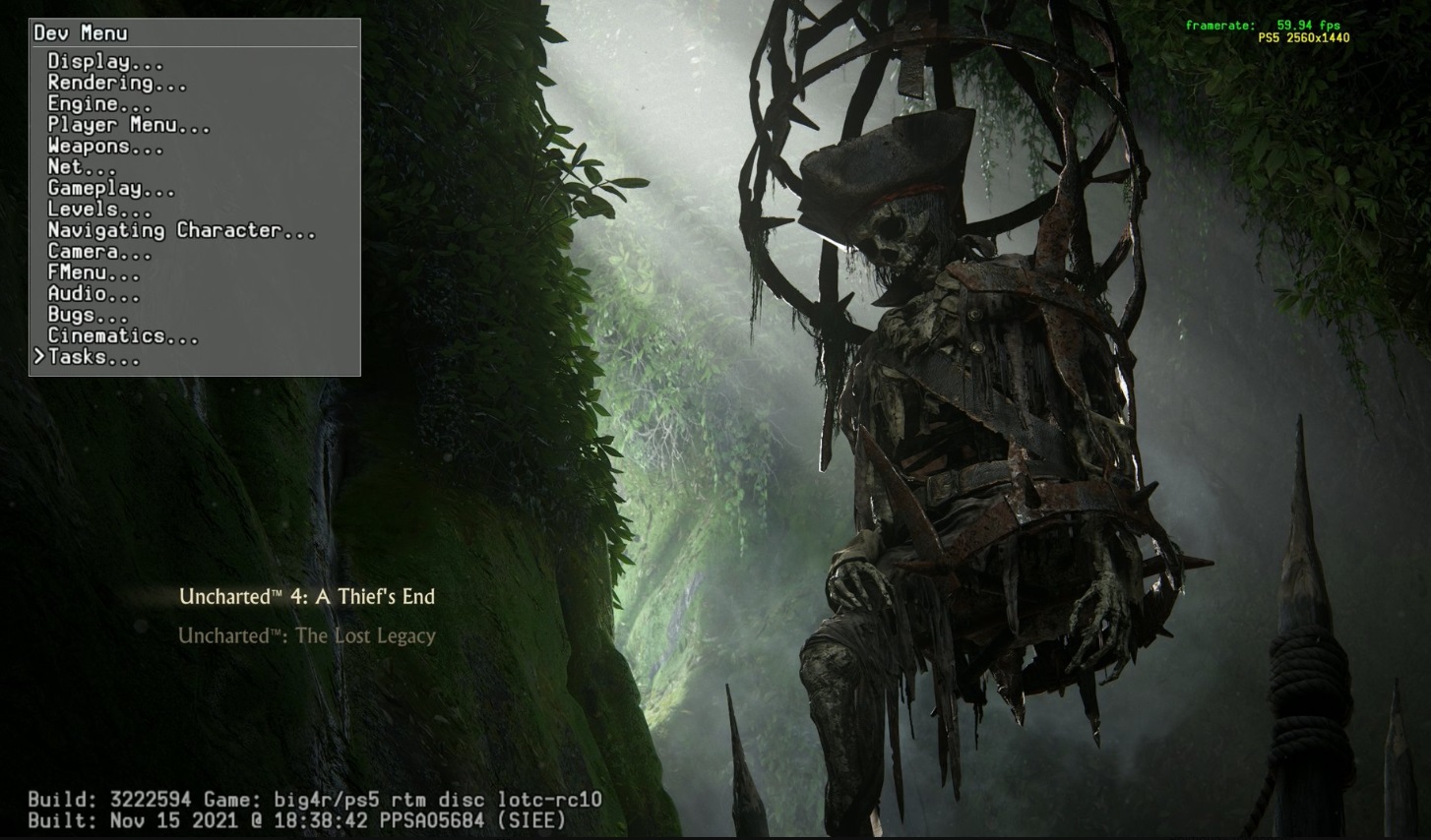The width and height of the screenshot is (1431, 840).
Task: Select the Camera entry
Action: (99, 252)
